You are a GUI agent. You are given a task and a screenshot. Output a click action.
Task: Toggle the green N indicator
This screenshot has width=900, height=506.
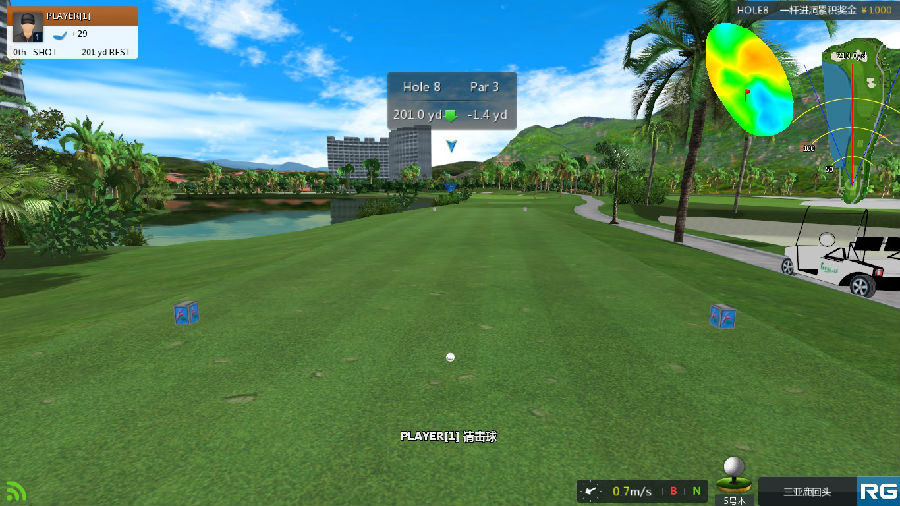coord(696,491)
